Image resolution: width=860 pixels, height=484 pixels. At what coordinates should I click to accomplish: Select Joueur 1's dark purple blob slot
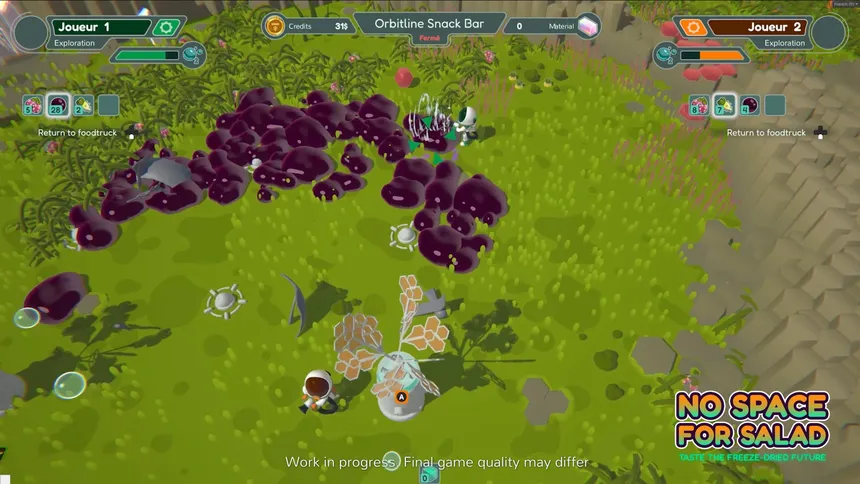click(58, 105)
